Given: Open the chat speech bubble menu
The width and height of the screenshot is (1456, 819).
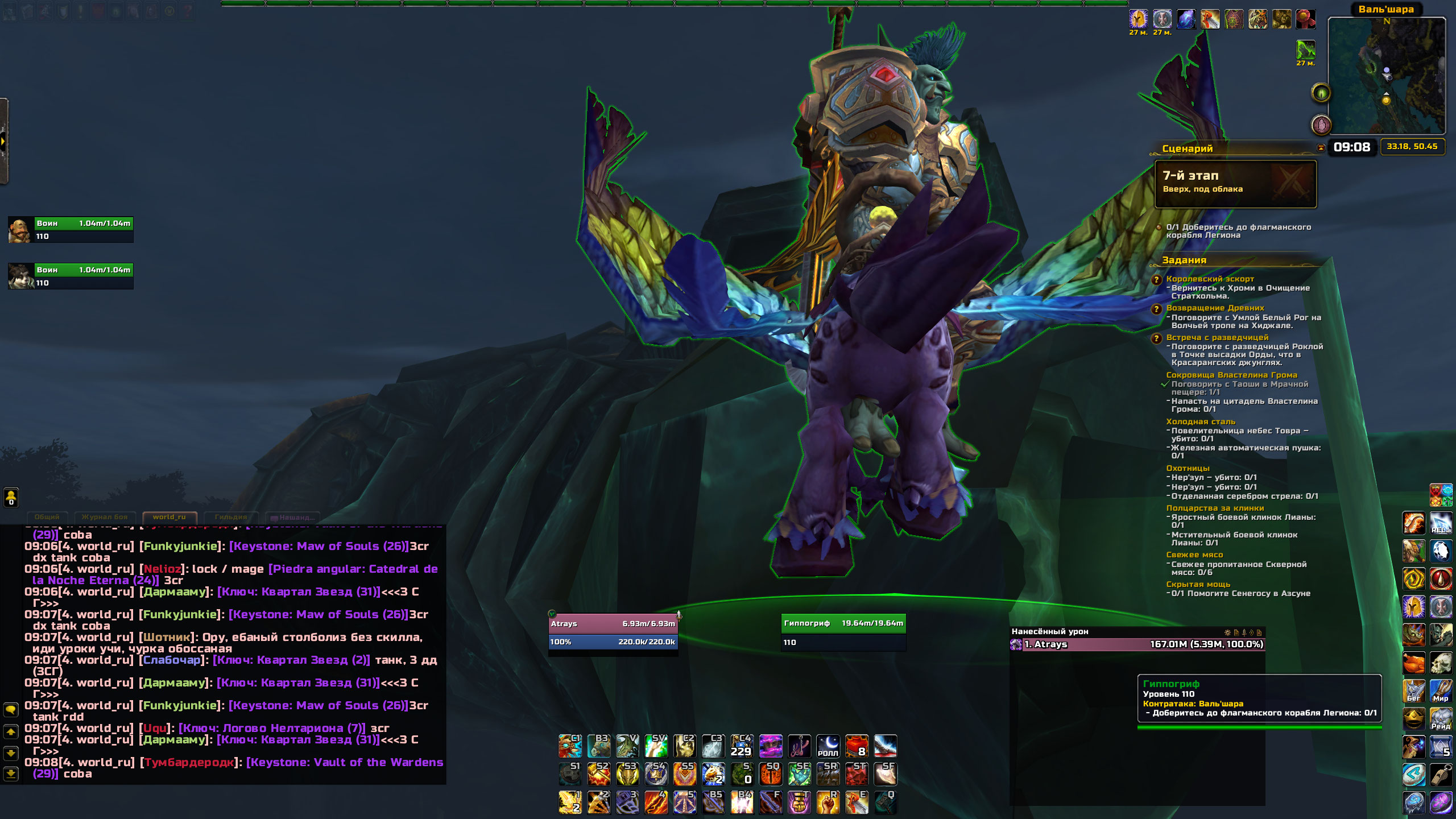Looking at the screenshot, I should [11, 709].
